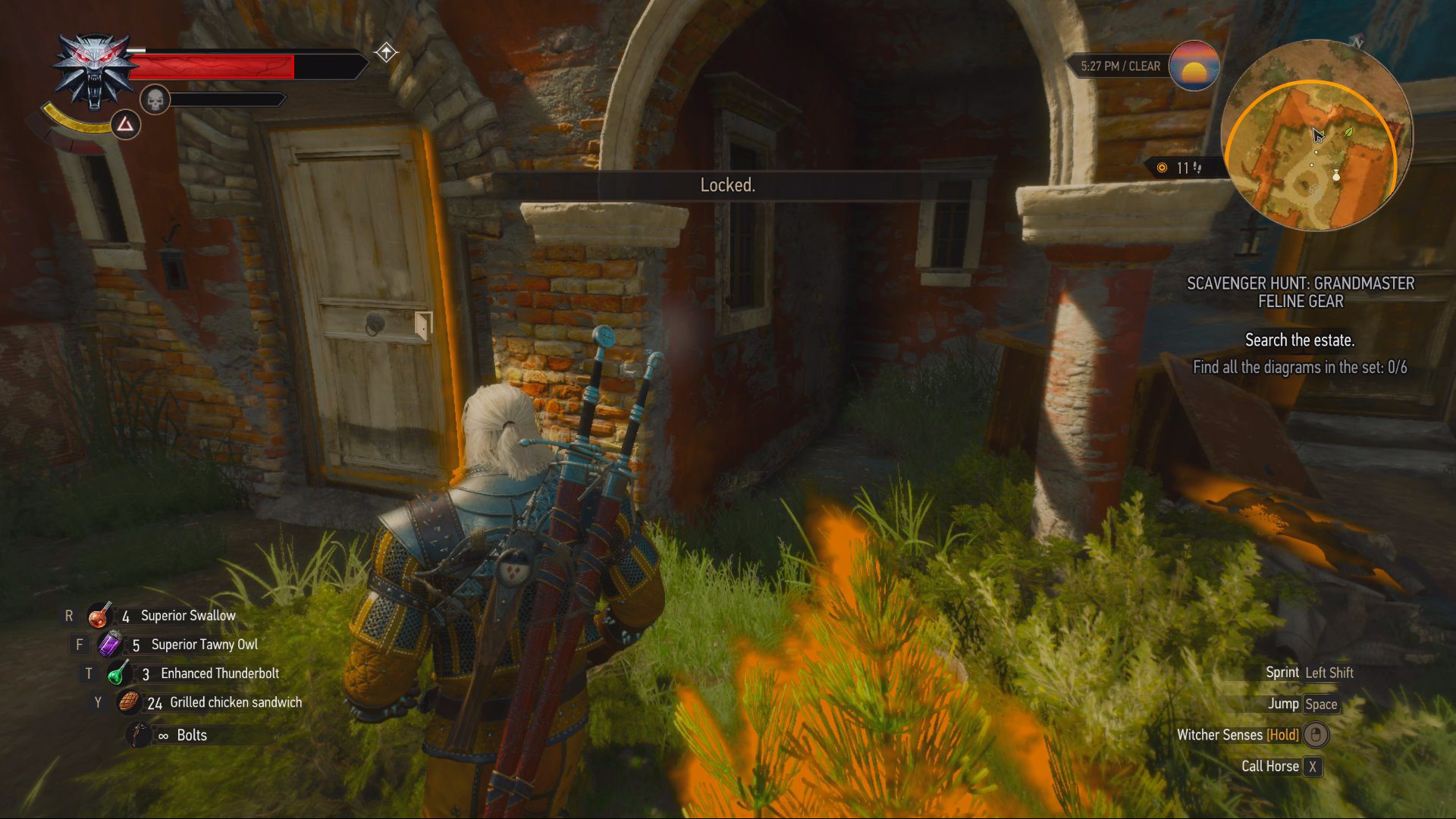Choose the Superior Tawny Owl potion
The image size is (1456, 819).
[x=110, y=645]
